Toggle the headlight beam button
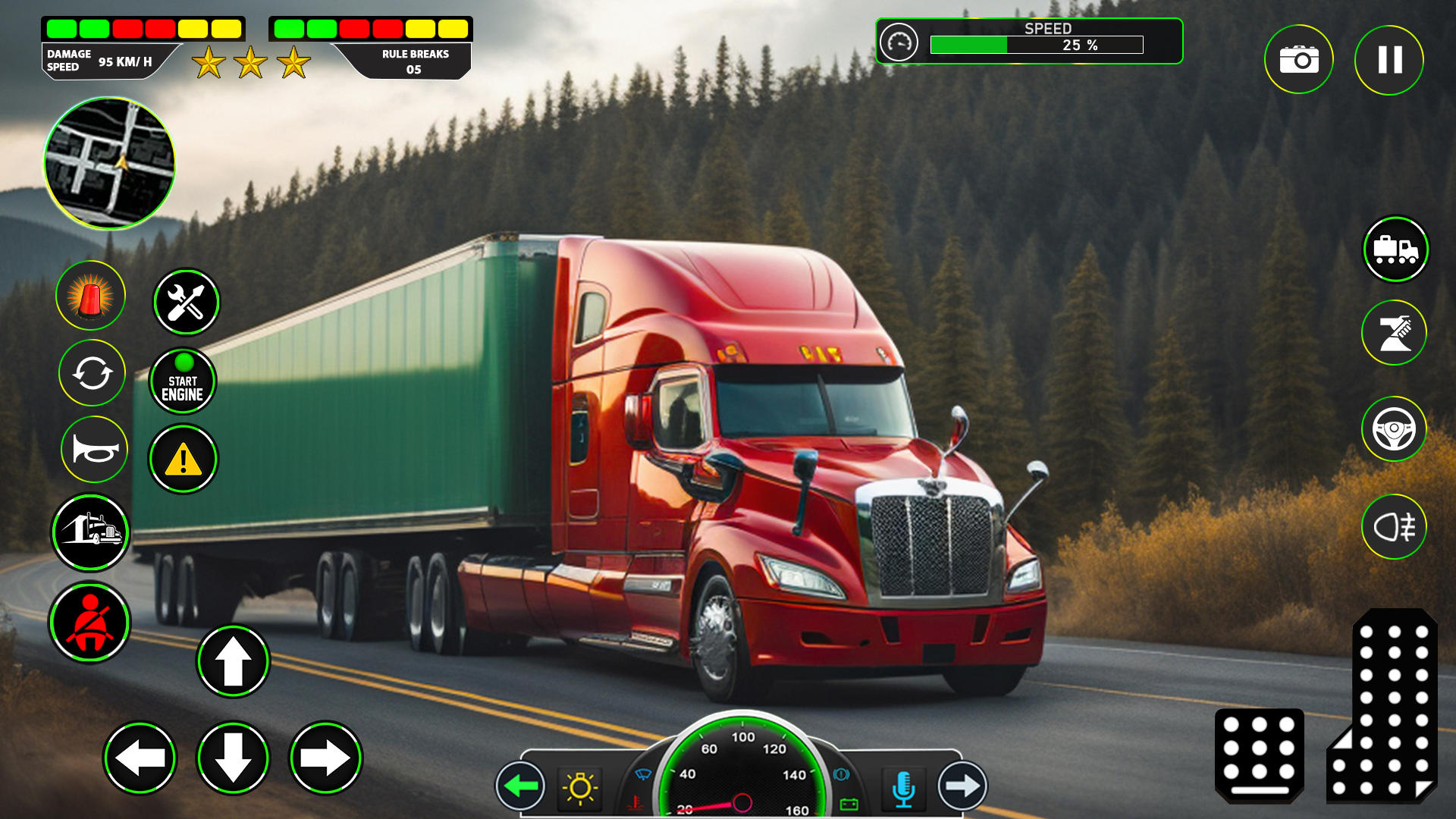 point(1394,526)
